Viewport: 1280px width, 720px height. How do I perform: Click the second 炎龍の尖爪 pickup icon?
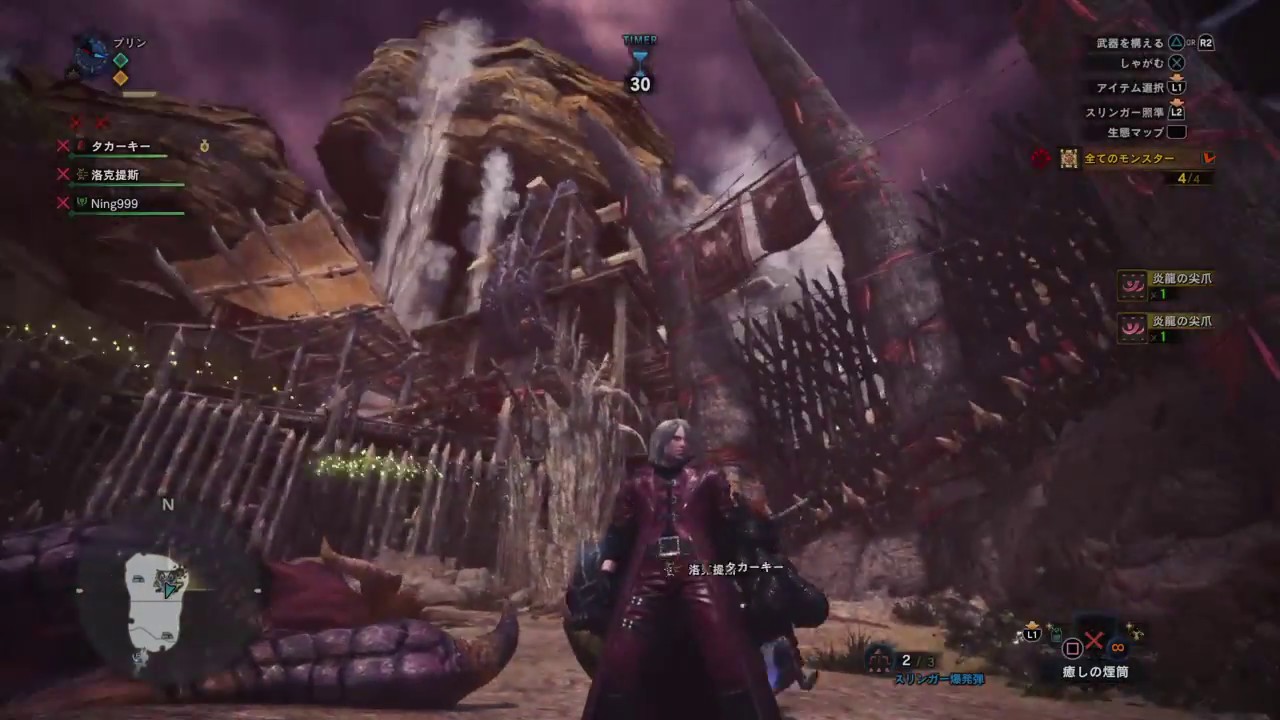click(1132, 330)
